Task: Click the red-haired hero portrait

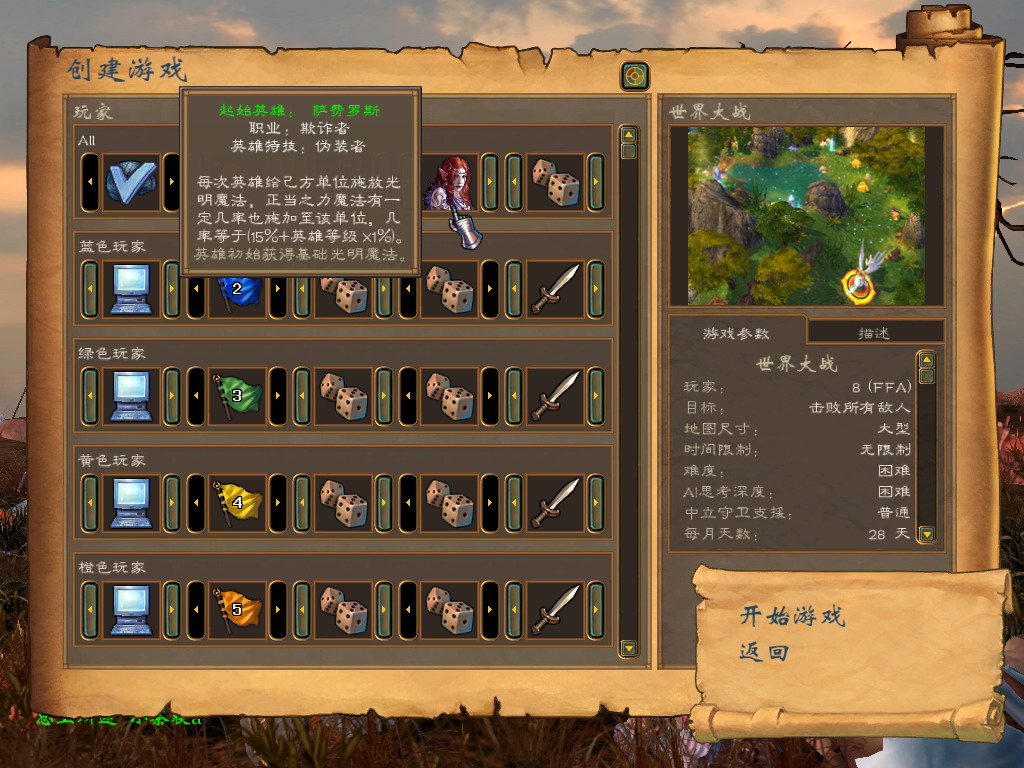Action: [448, 183]
